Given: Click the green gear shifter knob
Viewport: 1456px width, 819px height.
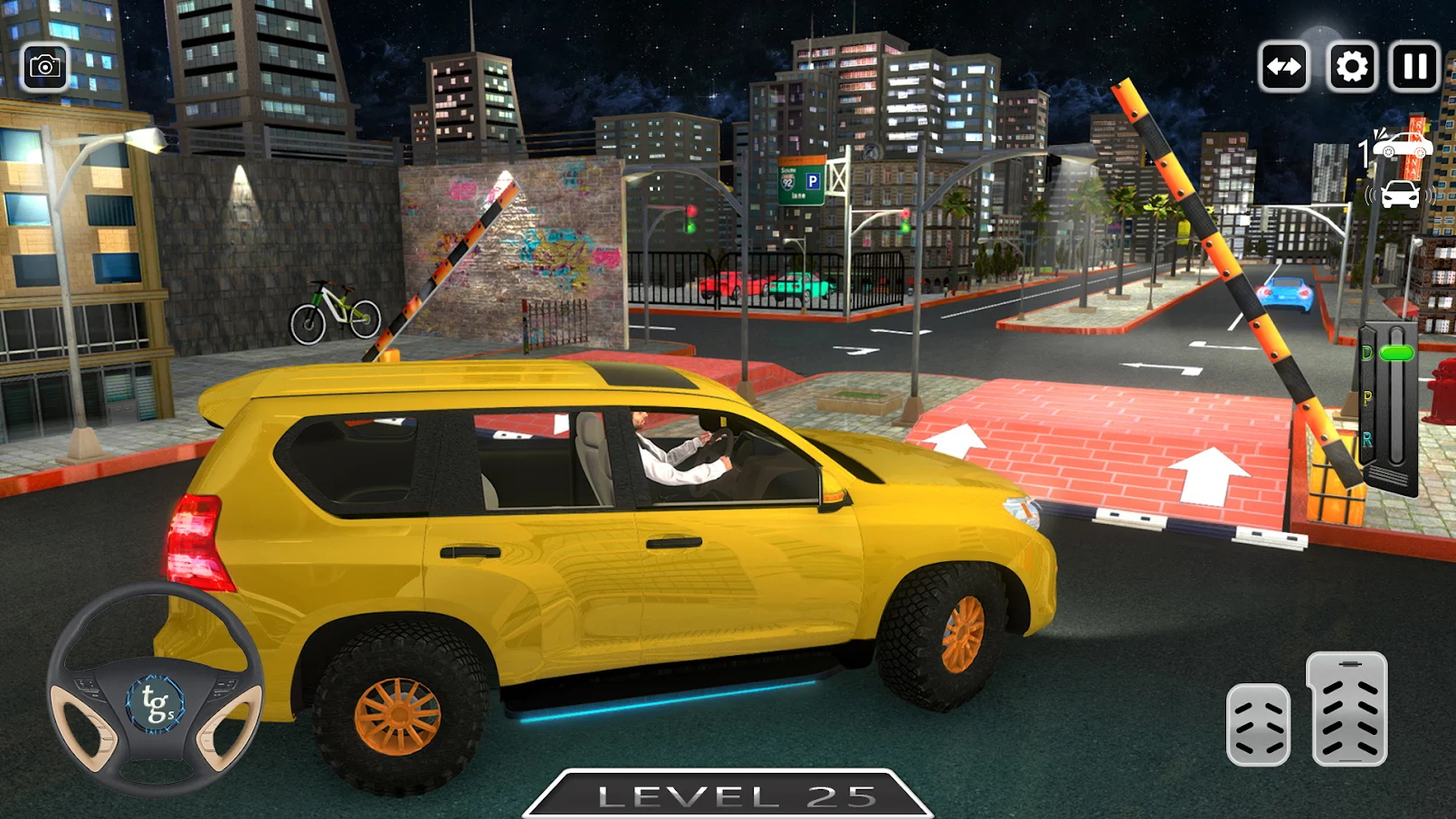Looking at the screenshot, I should (x=1396, y=352).
